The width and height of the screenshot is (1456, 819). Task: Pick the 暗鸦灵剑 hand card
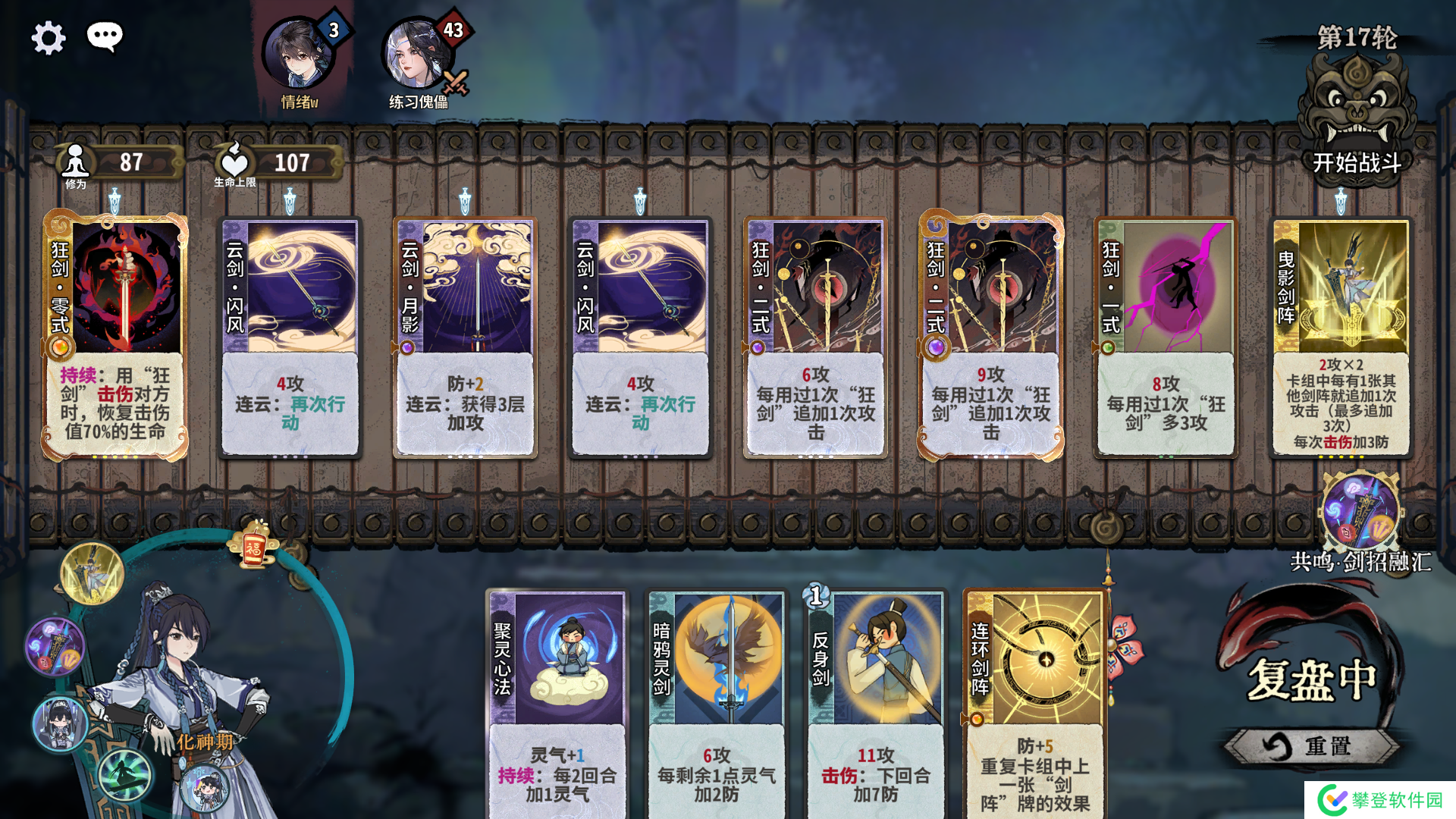(717, 701)
